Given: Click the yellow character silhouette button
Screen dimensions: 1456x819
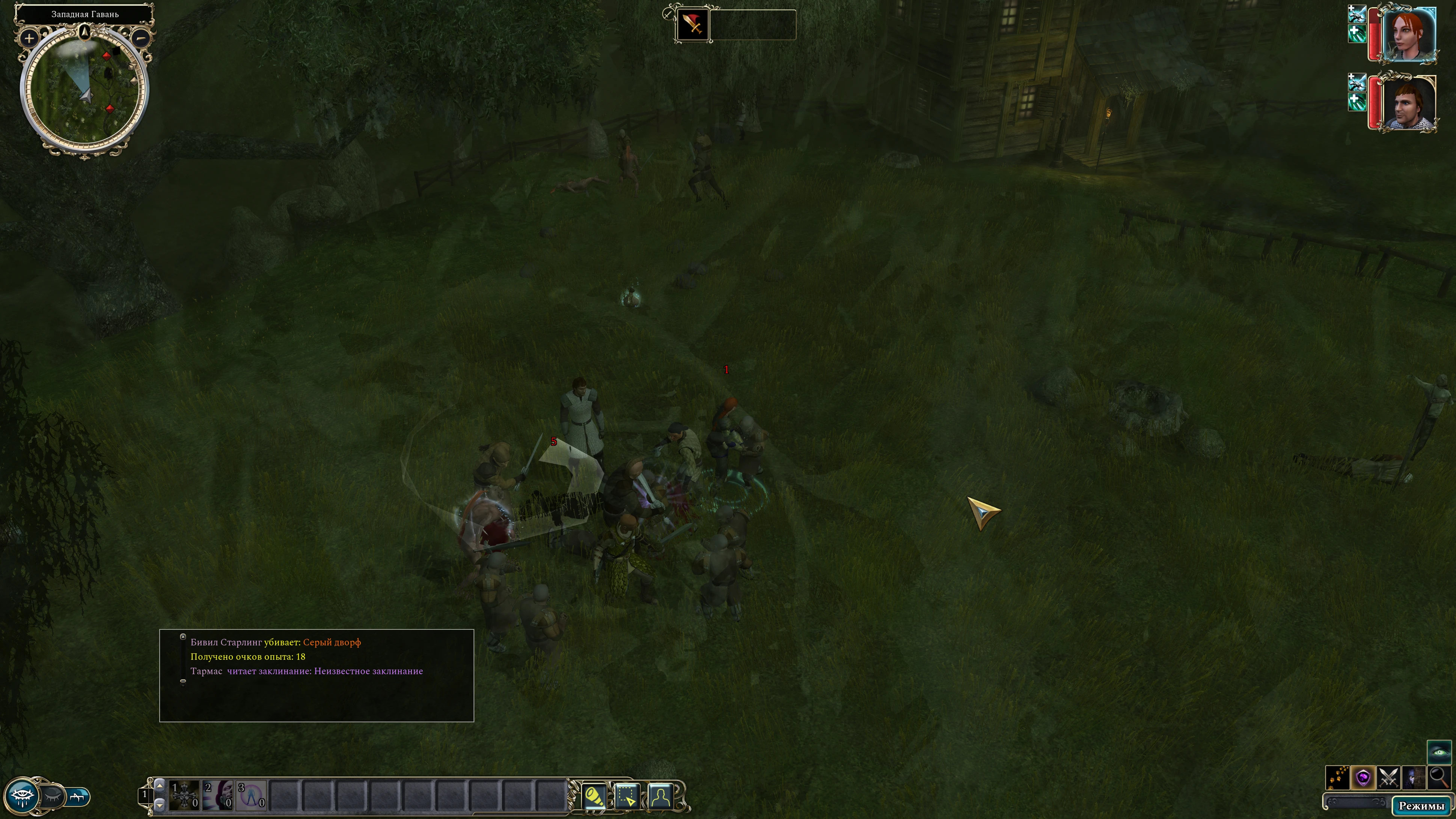Looking at the screenshot, I should click(x=660, y=796).
